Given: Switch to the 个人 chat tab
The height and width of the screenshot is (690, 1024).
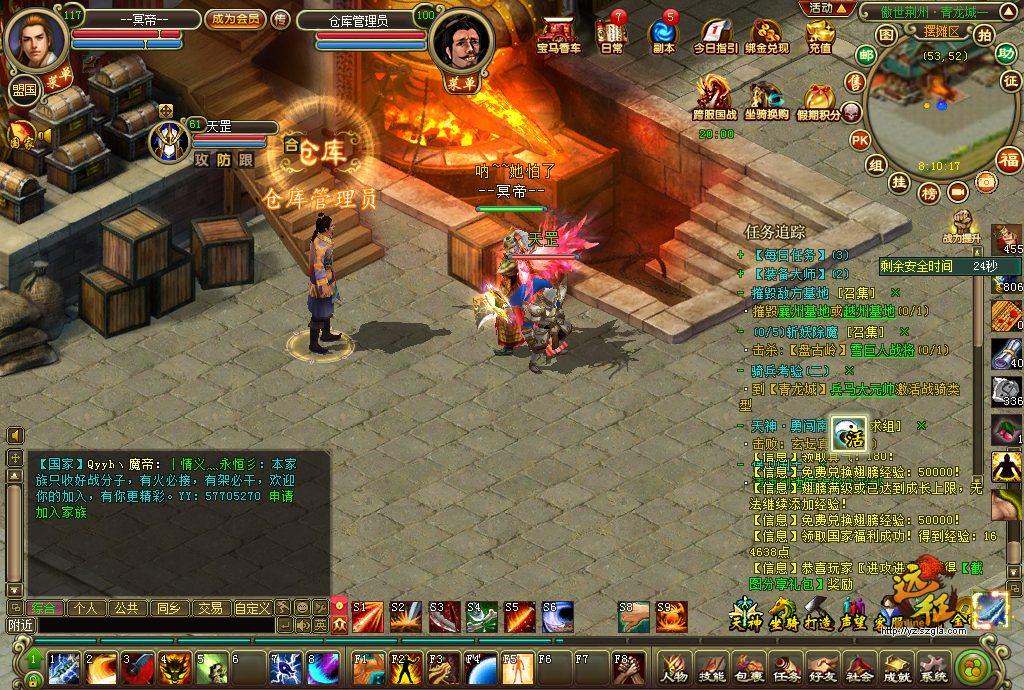Looking at the screenshot, I should pos(85,607).
